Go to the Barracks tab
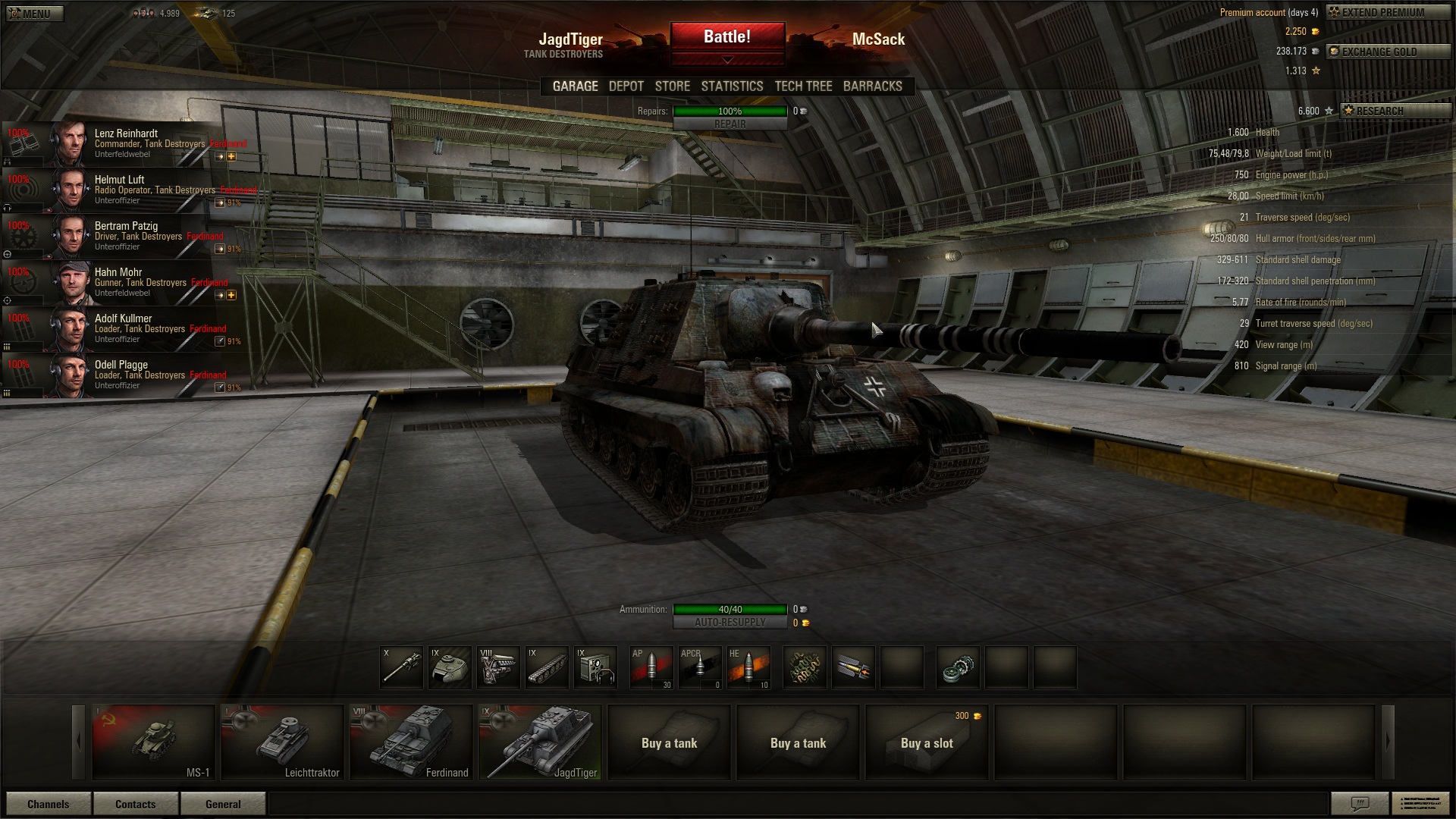Screen dimensions: 1456x819 coord(872,86)
